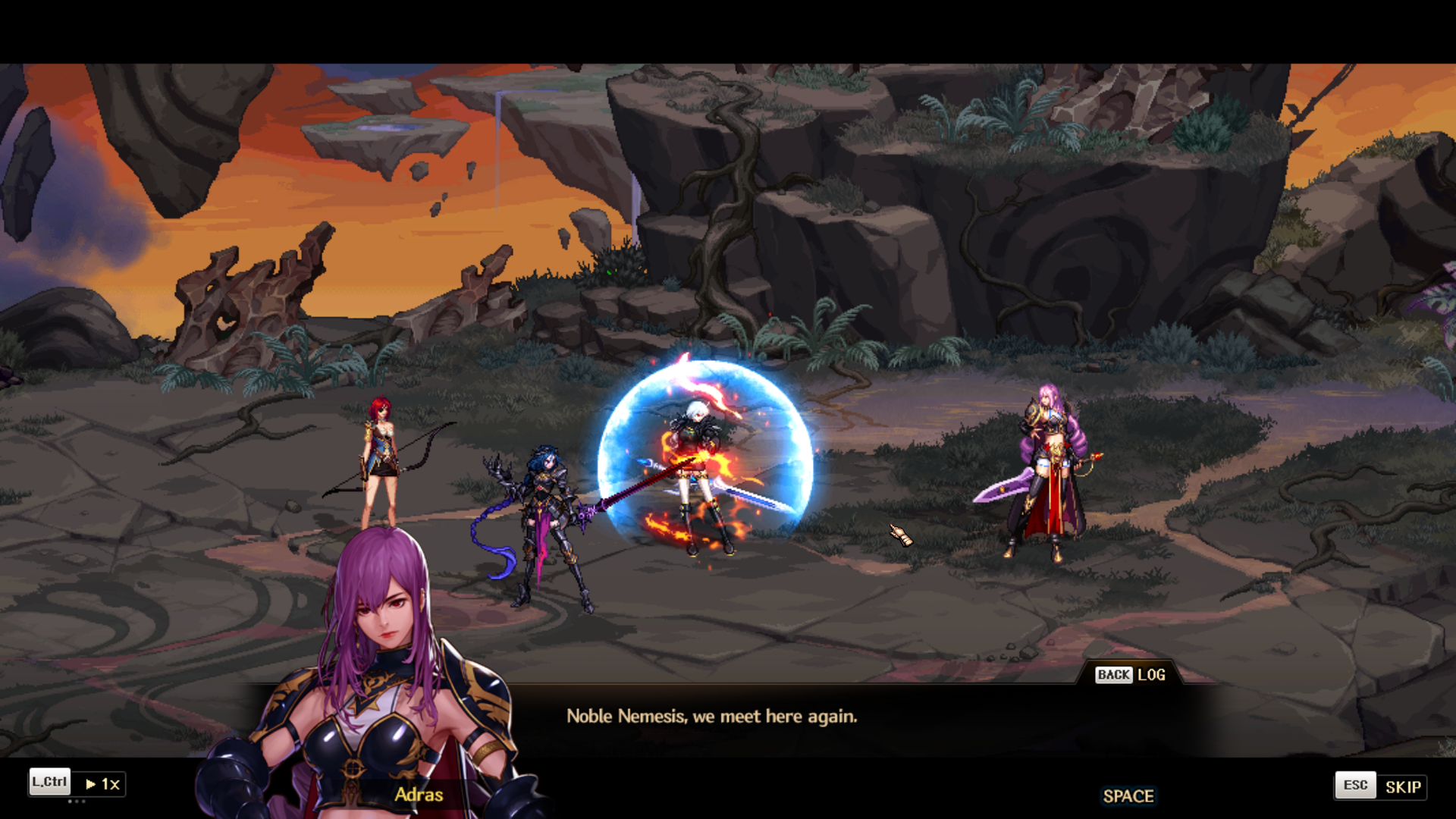Skip the cutscene with the SKIP button

pos(1401,786)
